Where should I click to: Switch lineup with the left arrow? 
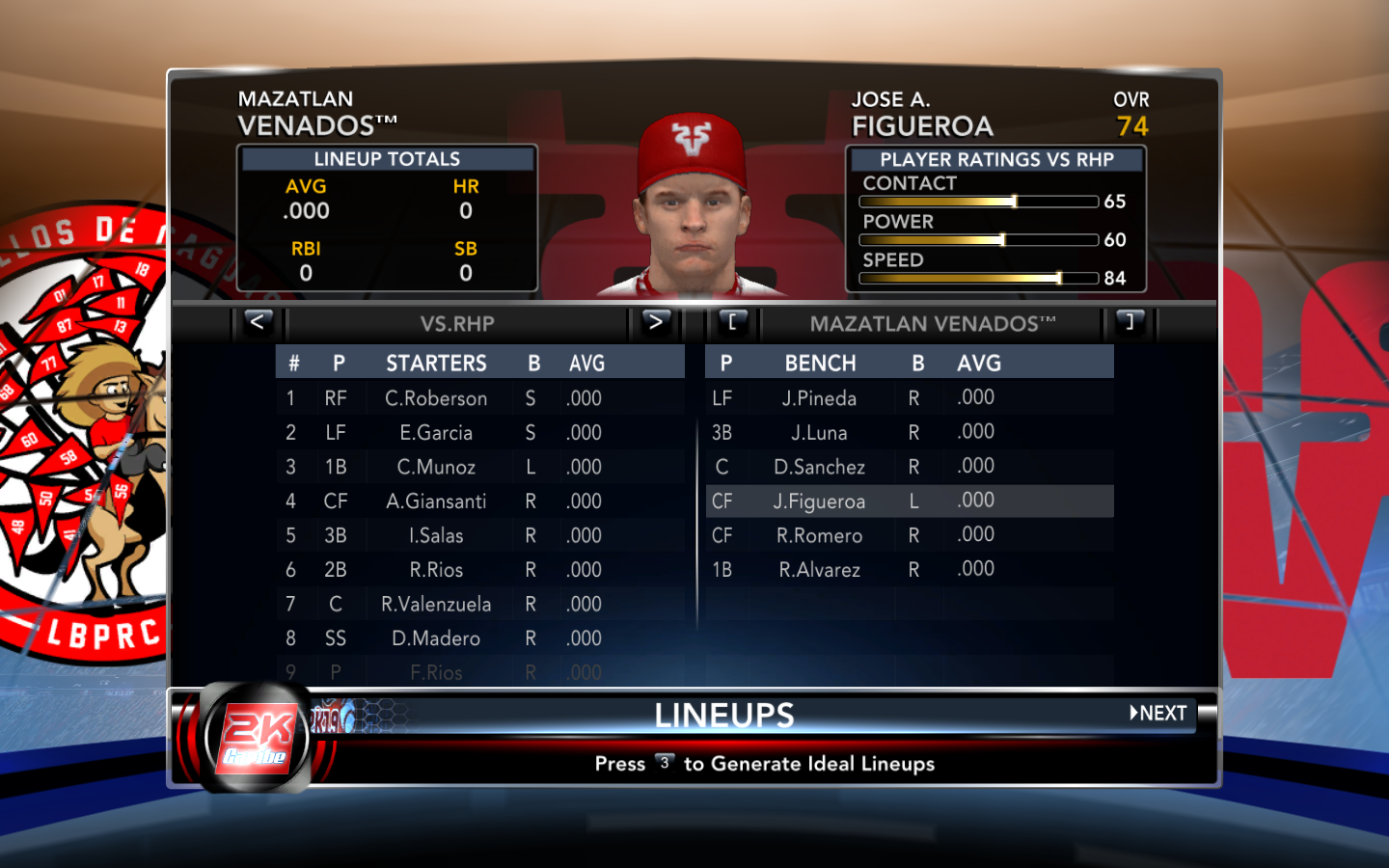pyautogui.click(x=258, y=322)
